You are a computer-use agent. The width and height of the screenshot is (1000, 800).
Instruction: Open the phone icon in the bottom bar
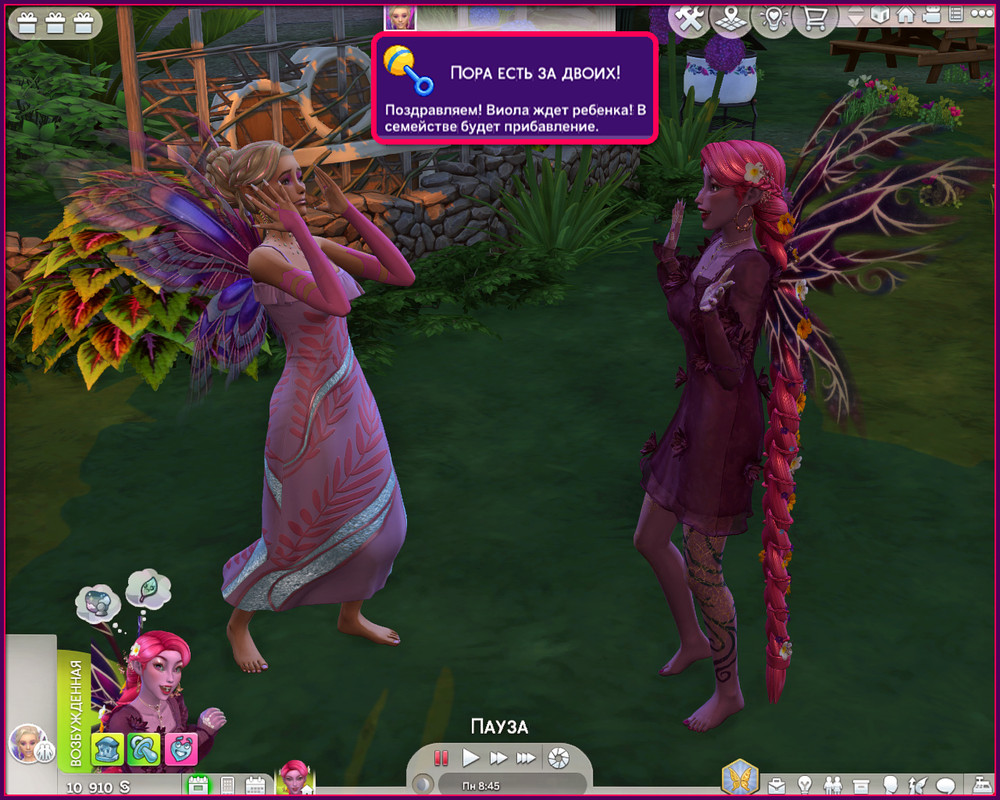point(226,785)
